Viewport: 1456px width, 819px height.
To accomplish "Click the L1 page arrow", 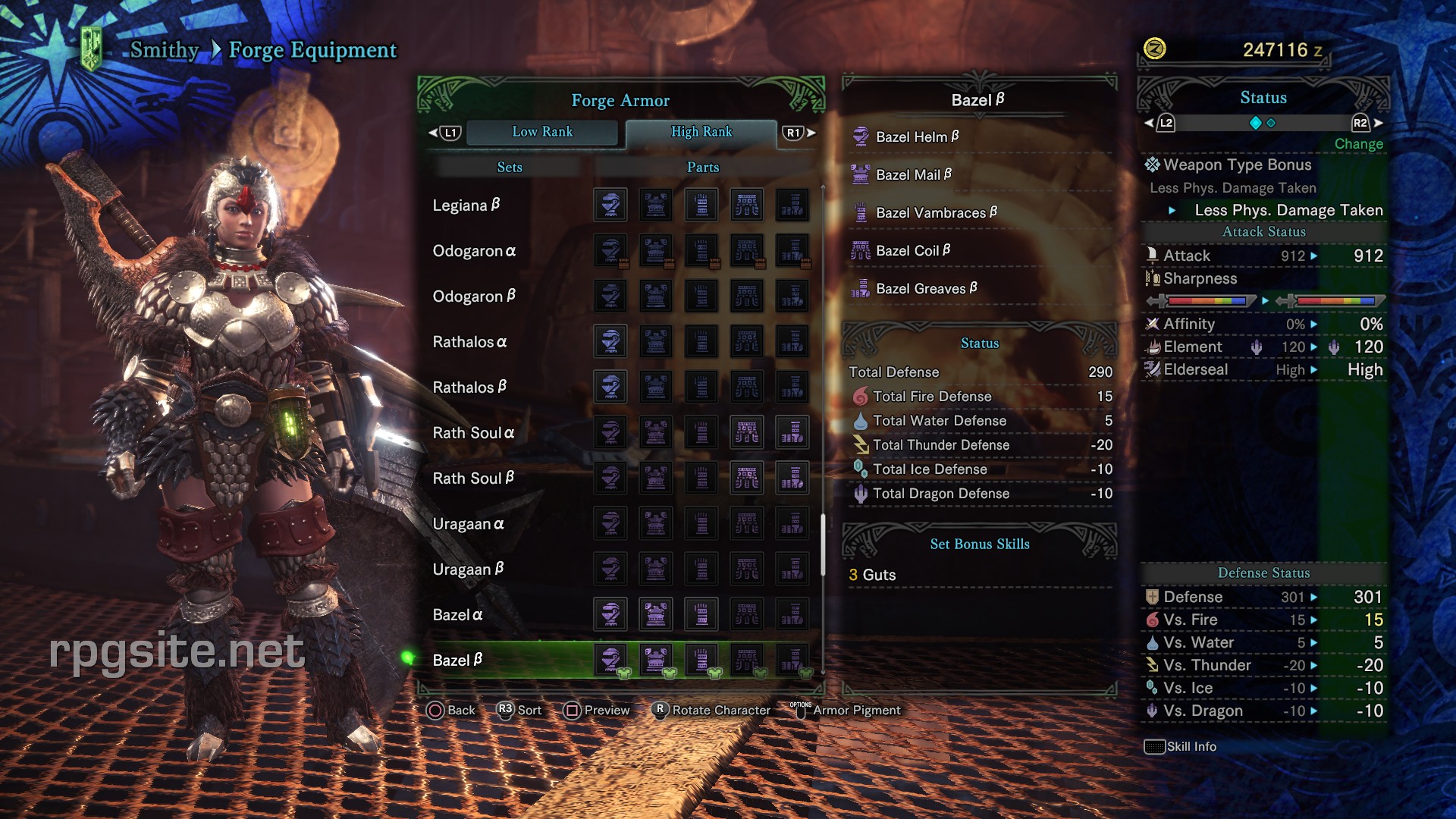I will tap(450, 131).
